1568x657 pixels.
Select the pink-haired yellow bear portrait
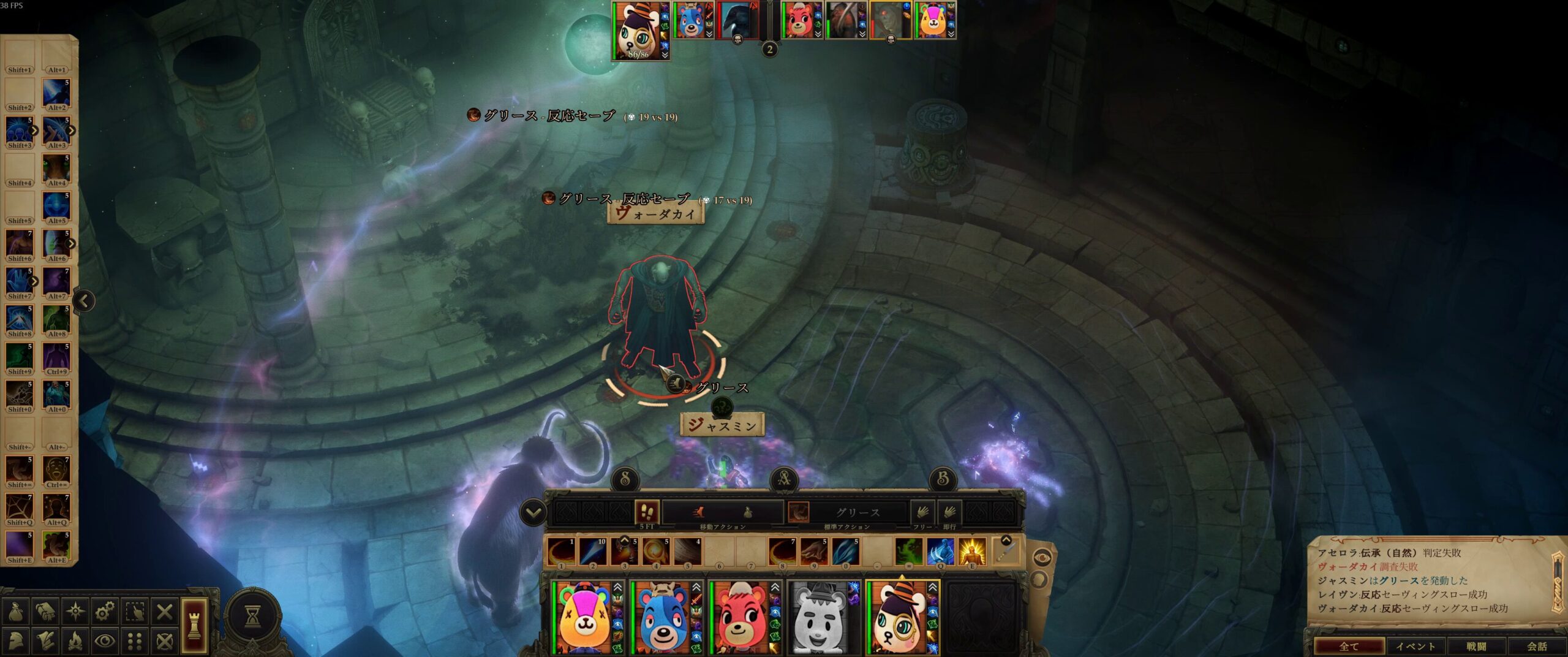click(x=584, y=617)
